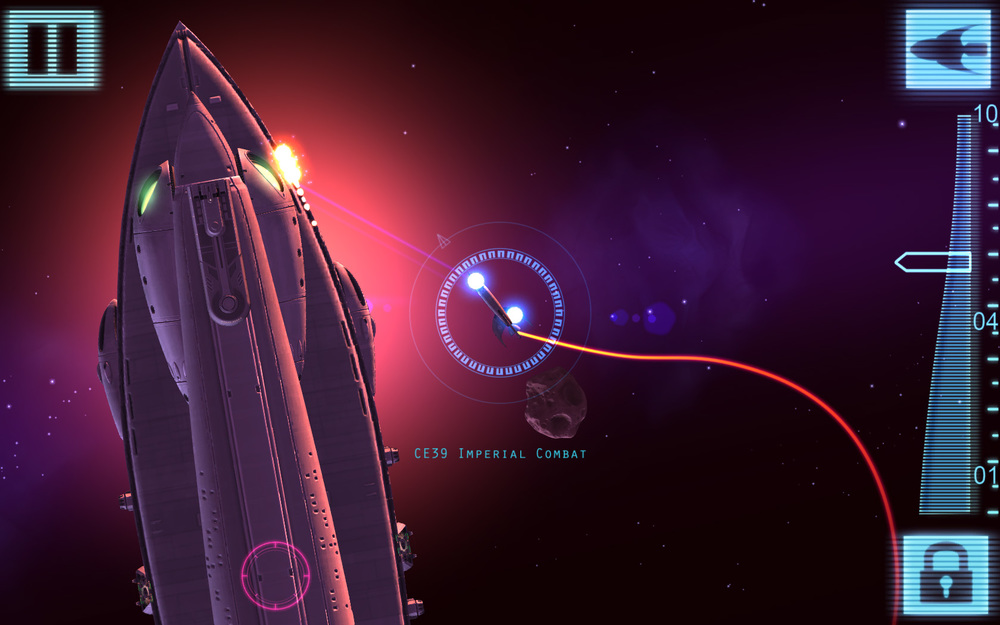Click the pink crosshair reticle on the hull
This screenshot has height=625, width=1000.
(x=275, y=575)
